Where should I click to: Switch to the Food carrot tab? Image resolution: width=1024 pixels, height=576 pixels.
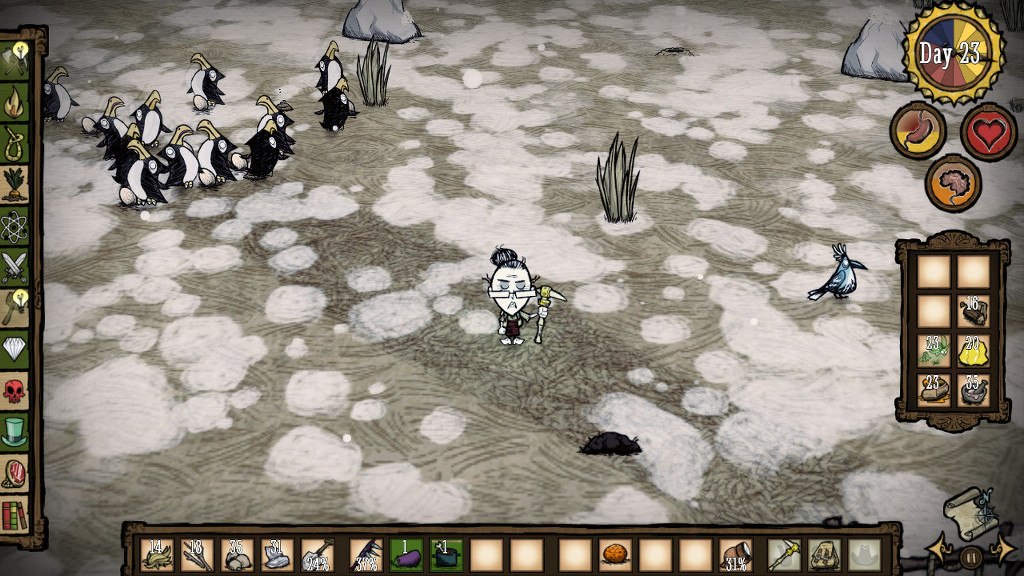[15, 184]
